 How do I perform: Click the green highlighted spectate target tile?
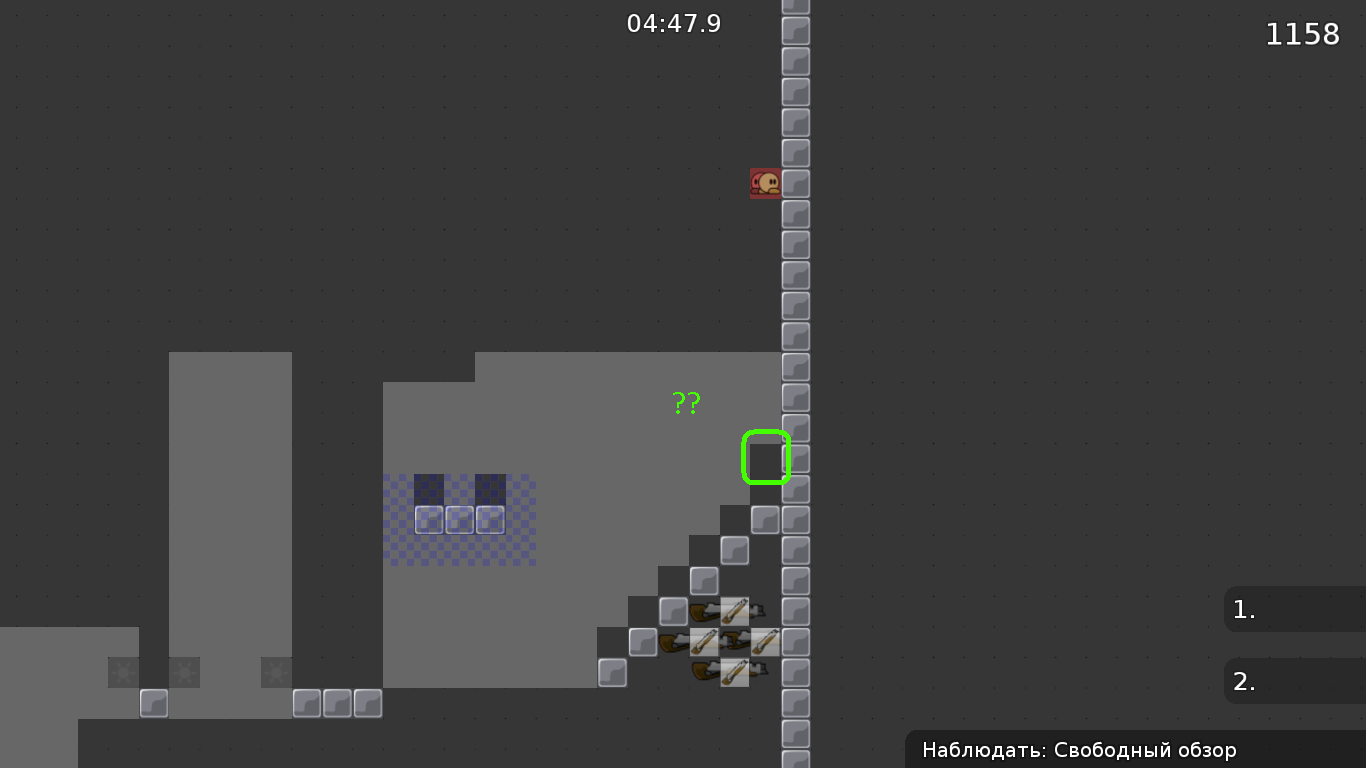[766, 457]
